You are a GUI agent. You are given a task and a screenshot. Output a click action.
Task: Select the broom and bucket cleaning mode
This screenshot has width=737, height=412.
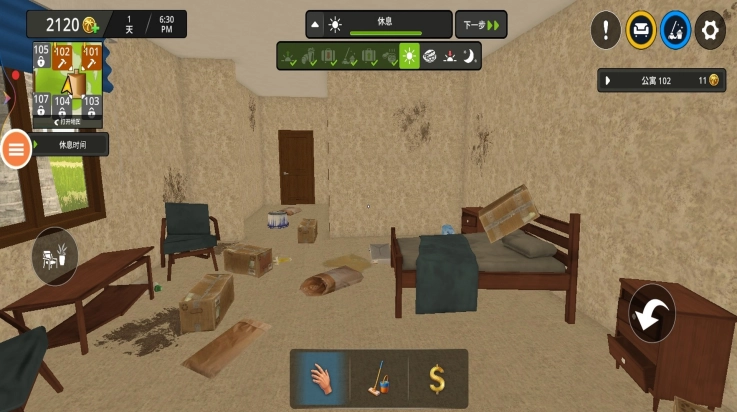click(676, 30)
